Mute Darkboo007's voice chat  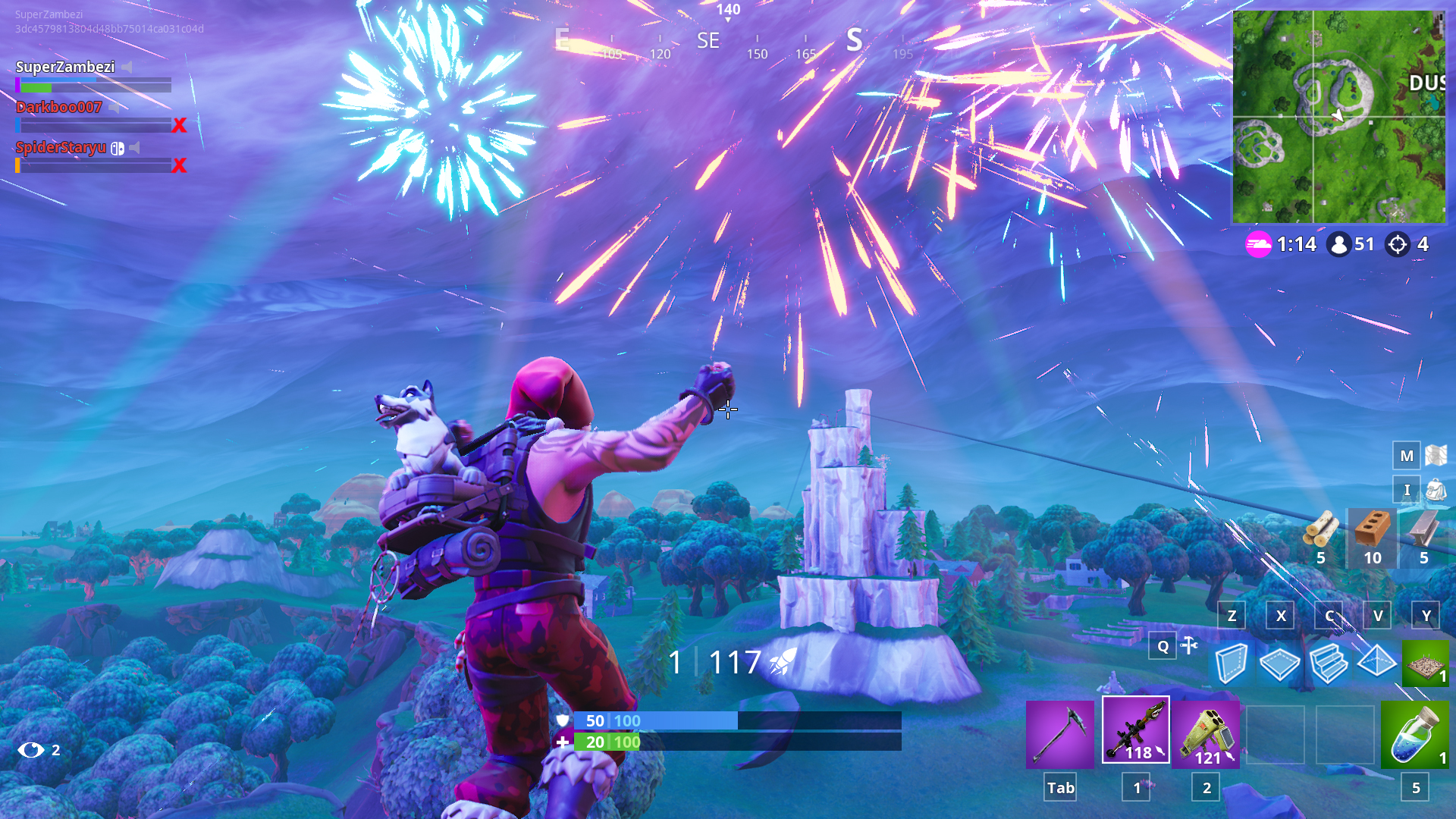[x=115, y=106]
